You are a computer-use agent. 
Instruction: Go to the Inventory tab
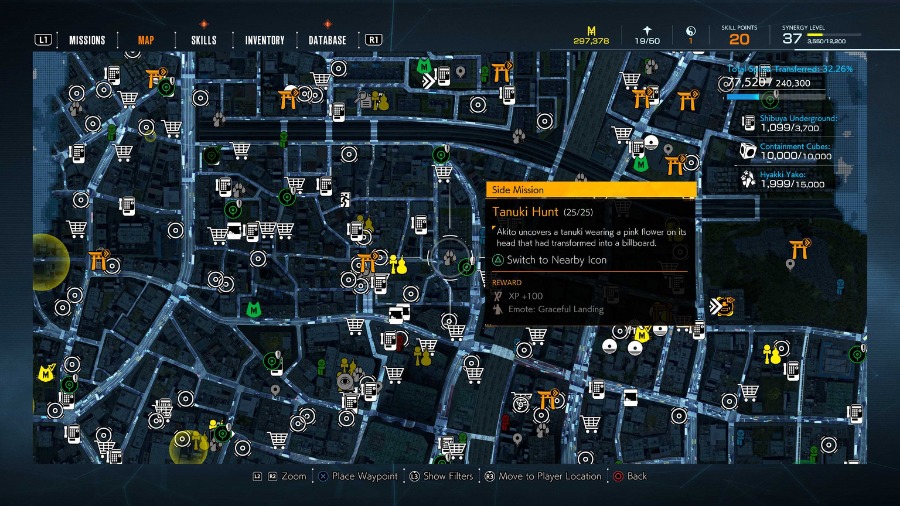point(264,40)
